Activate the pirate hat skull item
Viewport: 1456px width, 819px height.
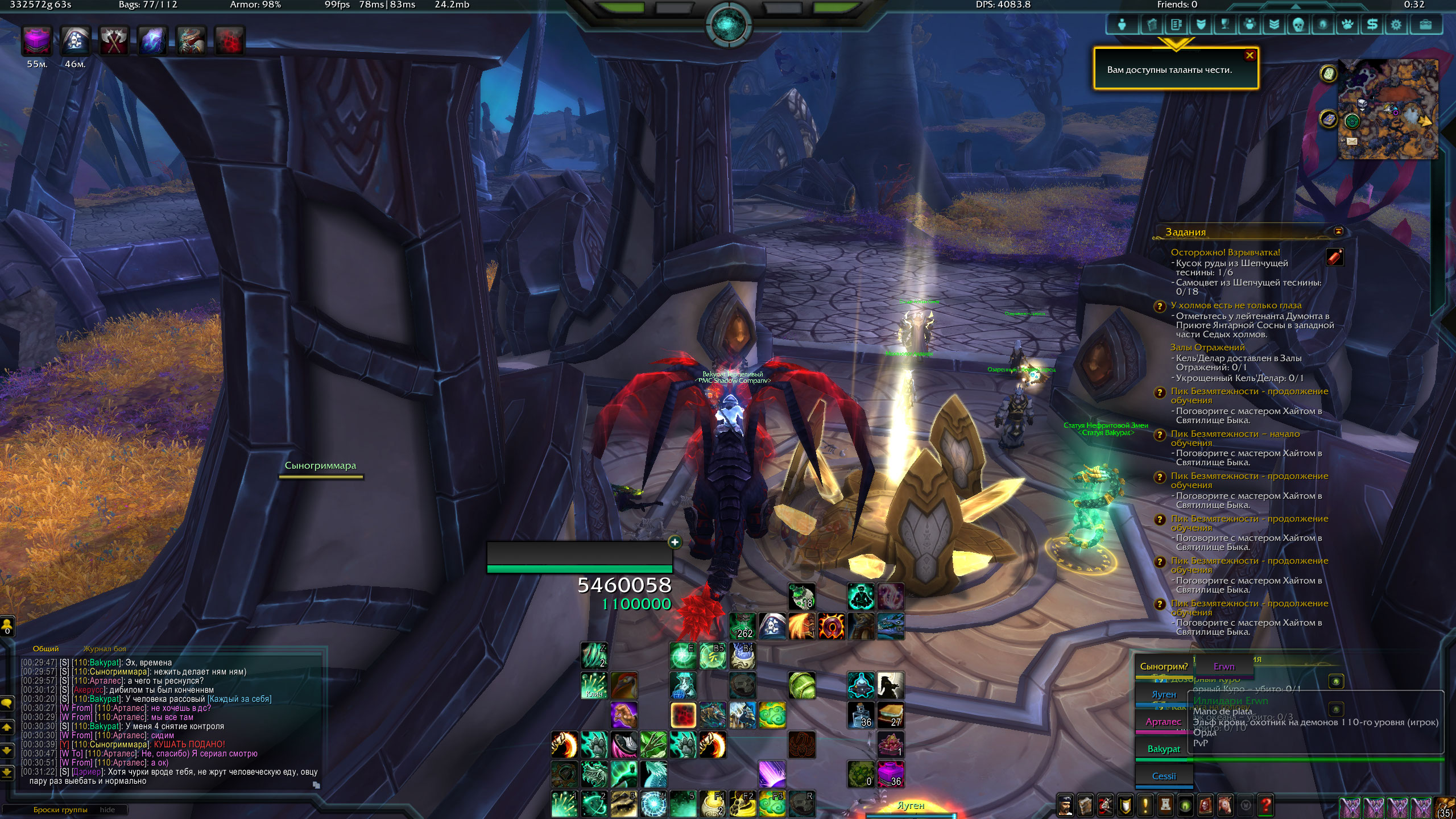tap(772, 626)
